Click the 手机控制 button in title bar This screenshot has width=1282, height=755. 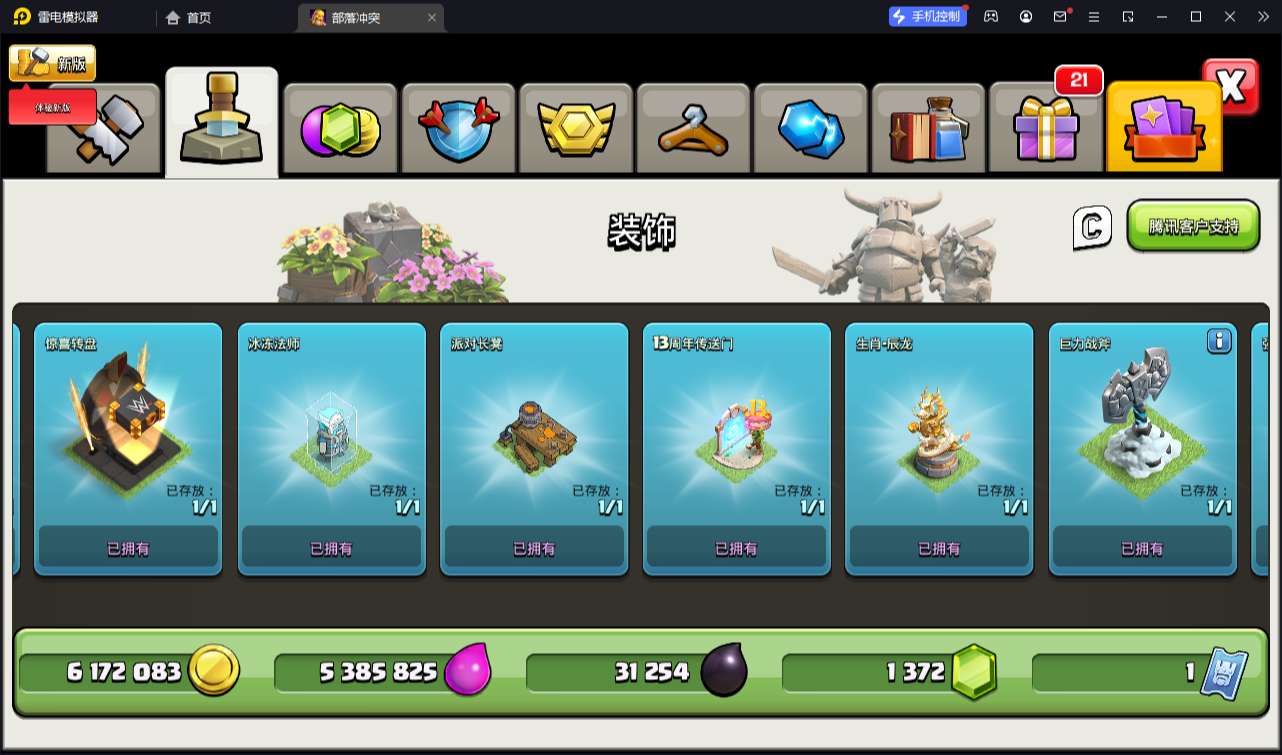click(928, 16)
